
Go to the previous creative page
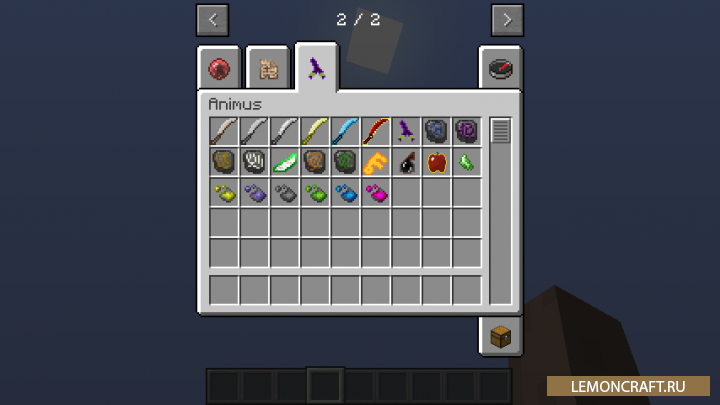[212, 19]
